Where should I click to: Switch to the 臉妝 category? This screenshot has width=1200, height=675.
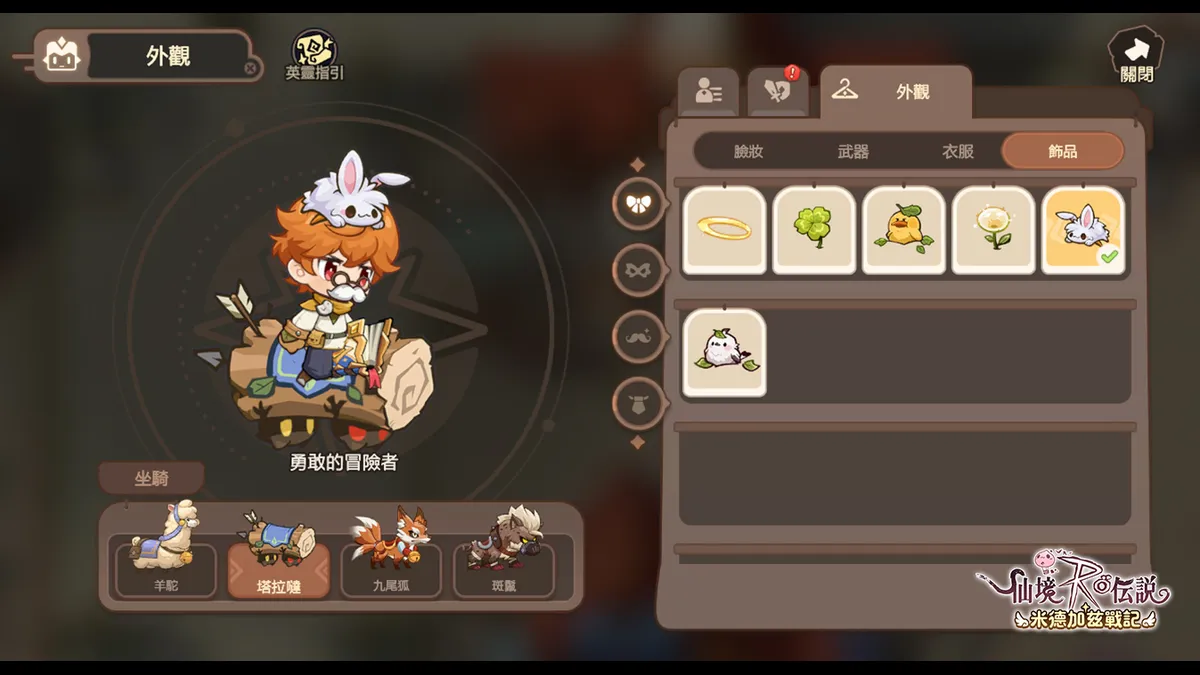[x=748, y=151]
